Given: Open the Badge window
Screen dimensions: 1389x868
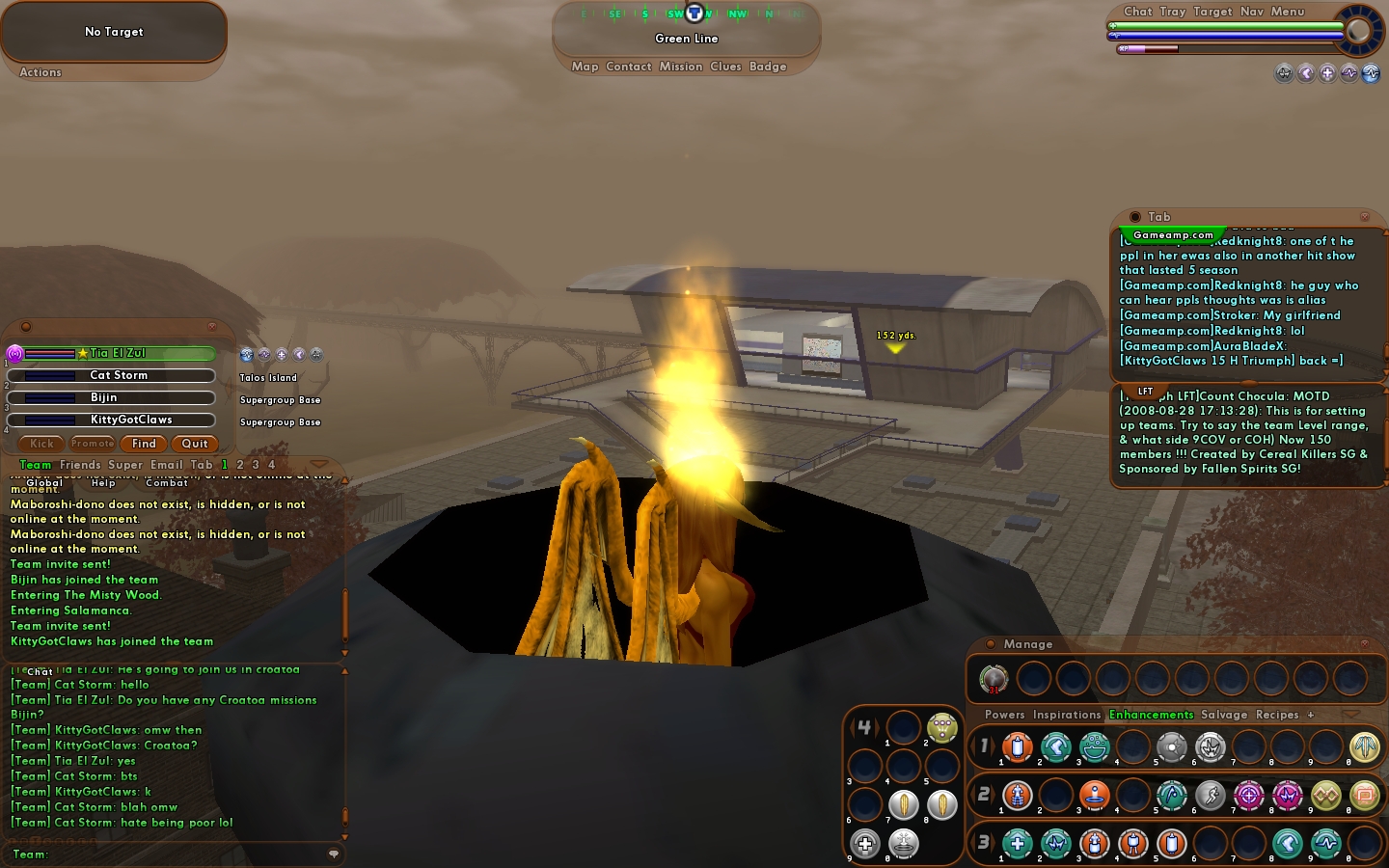Looking at the screenshot, I should [768, 67].
